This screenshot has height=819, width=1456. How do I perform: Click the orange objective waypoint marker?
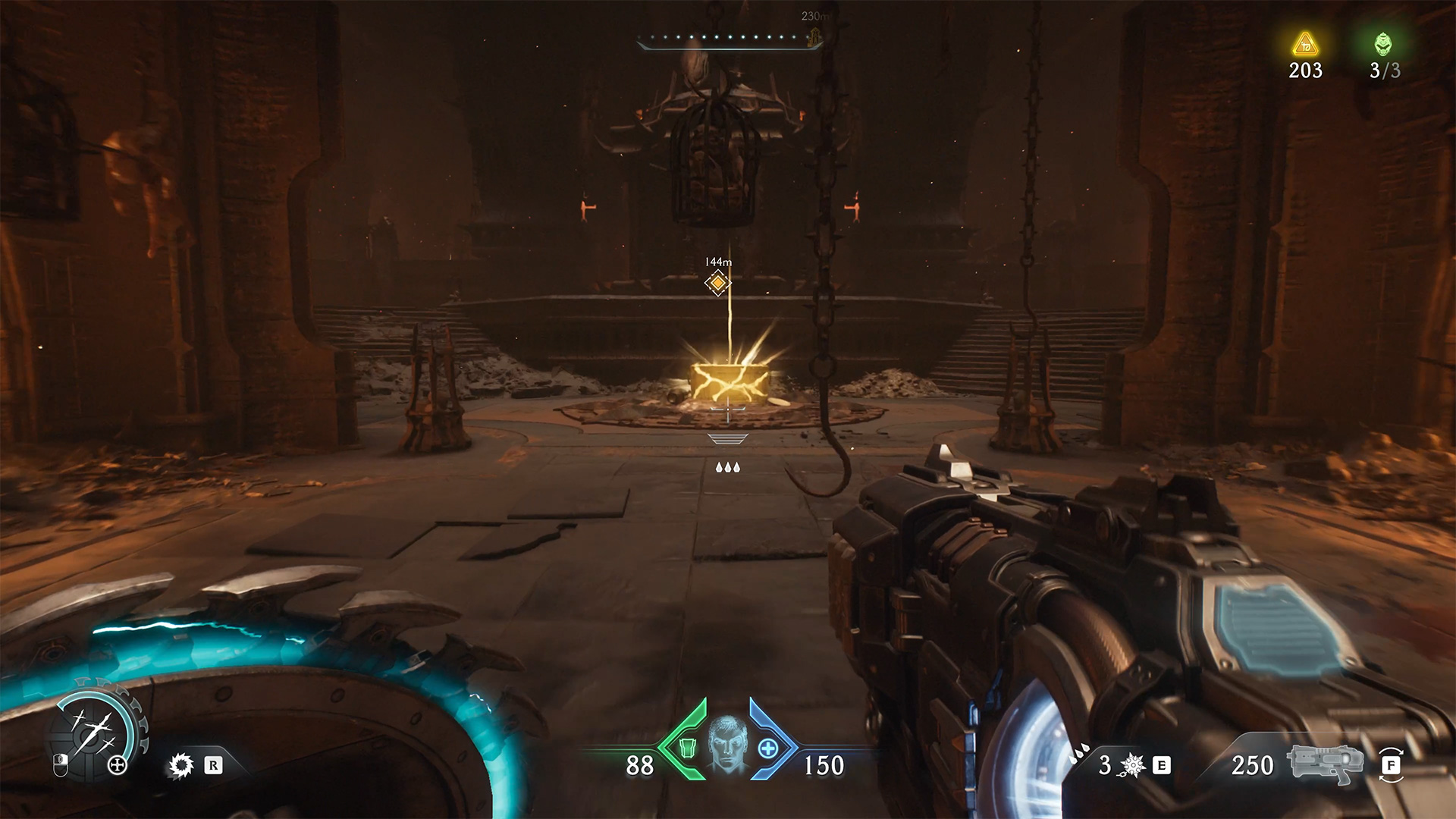717,283
